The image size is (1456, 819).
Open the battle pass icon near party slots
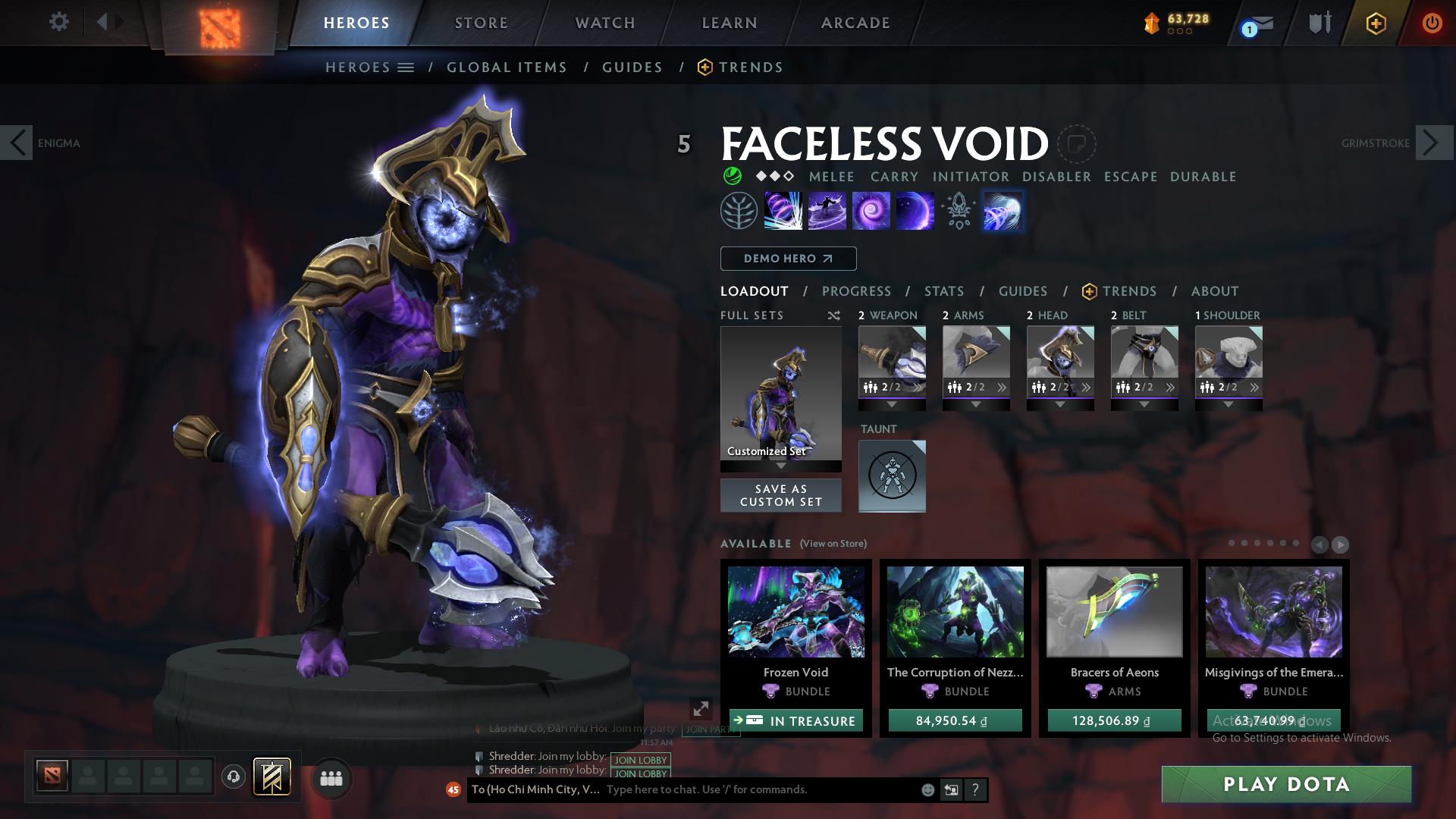(271, 777)
